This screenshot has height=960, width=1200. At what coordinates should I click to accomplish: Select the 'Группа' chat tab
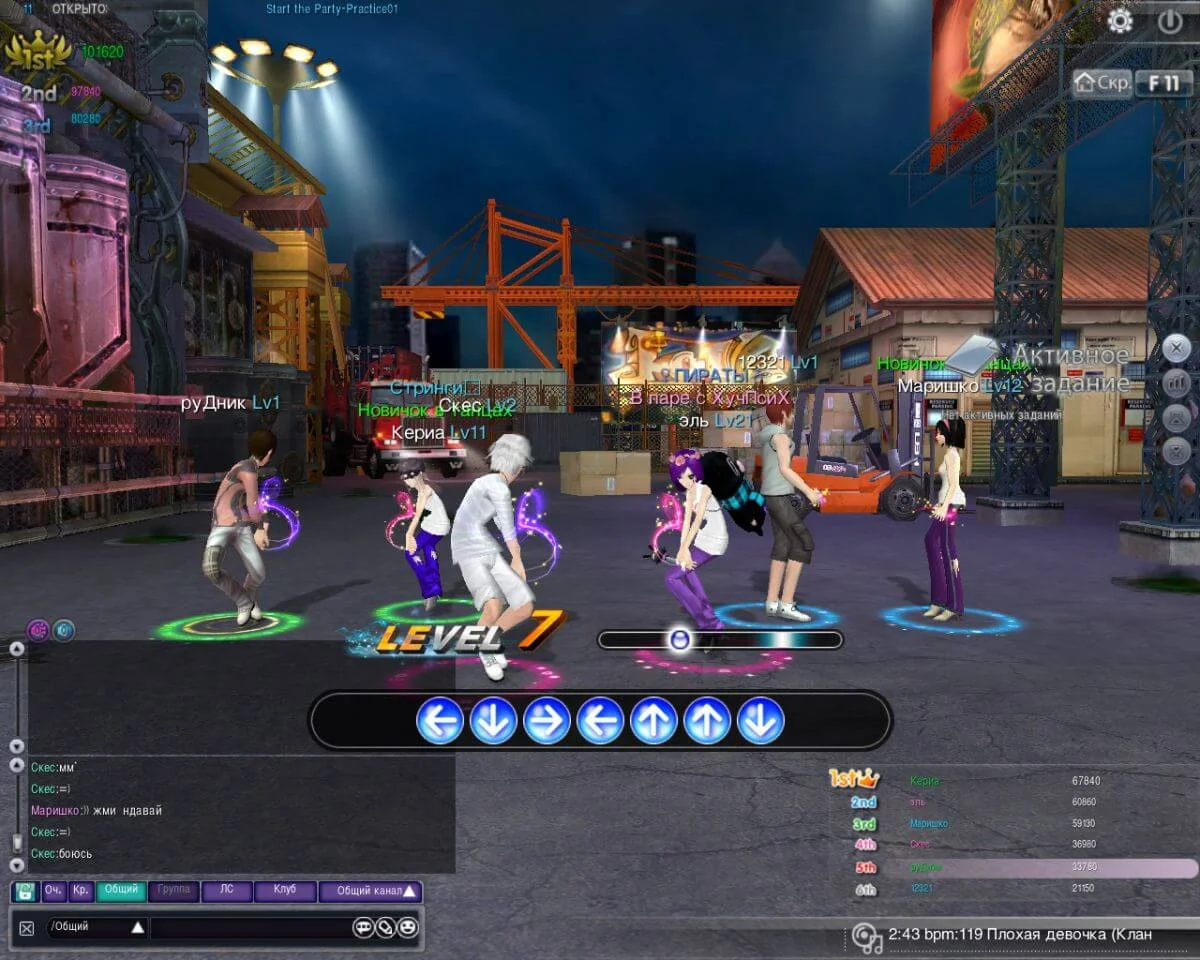(174, 890)
